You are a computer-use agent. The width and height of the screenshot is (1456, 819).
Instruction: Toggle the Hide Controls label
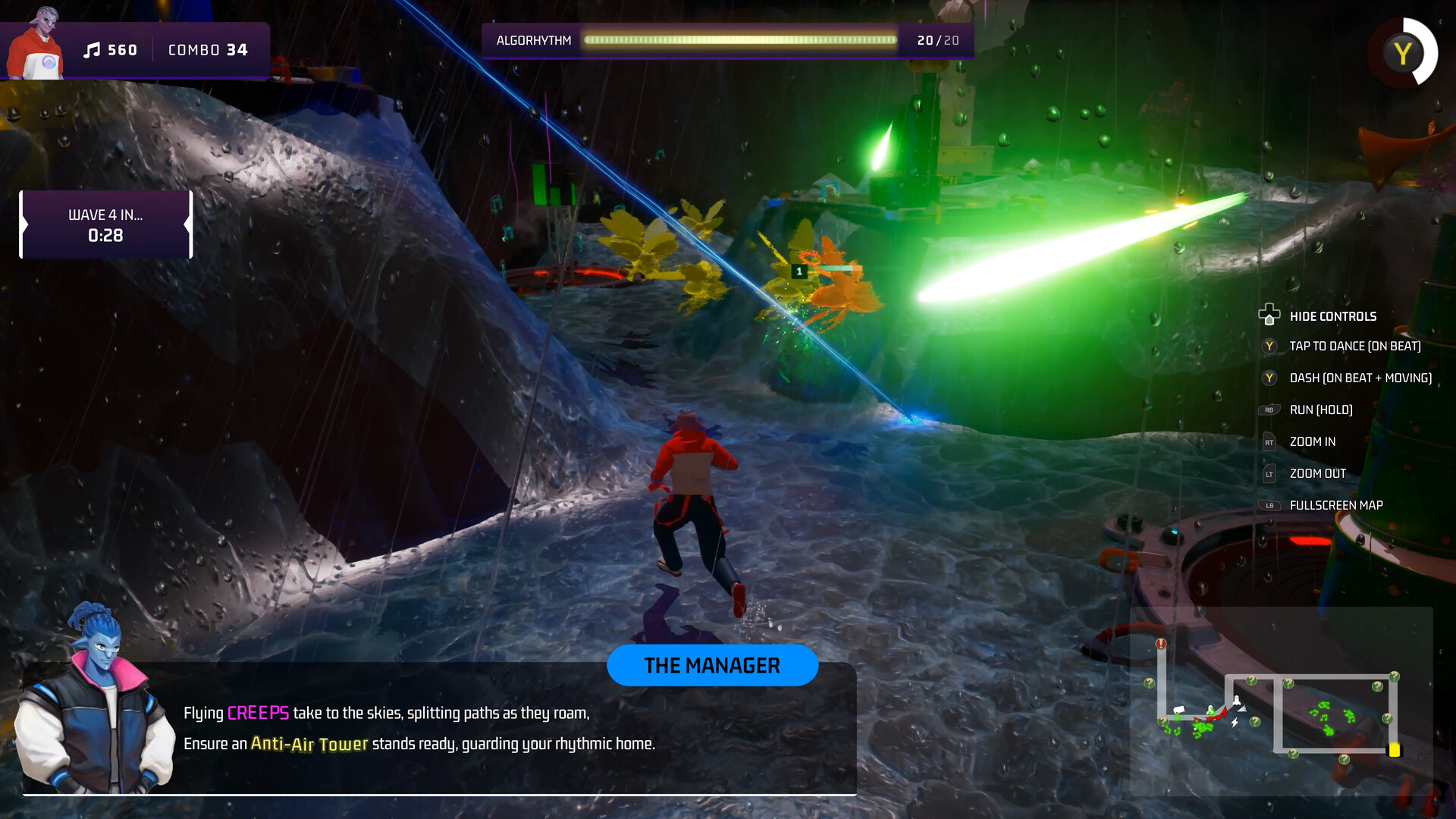tap(1332, 316)
